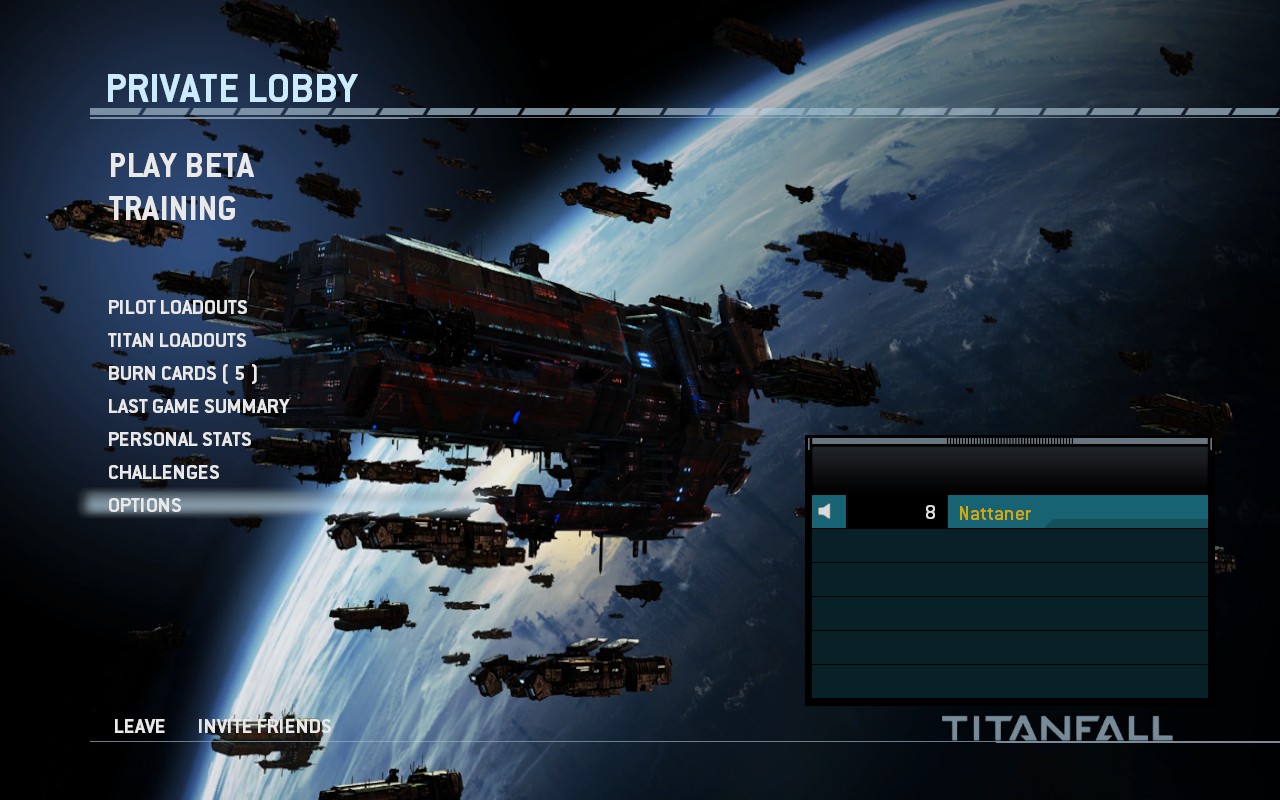Click Invite Friends
The width and height of the screenshot is (1280, 800).
tap(264, 726)
